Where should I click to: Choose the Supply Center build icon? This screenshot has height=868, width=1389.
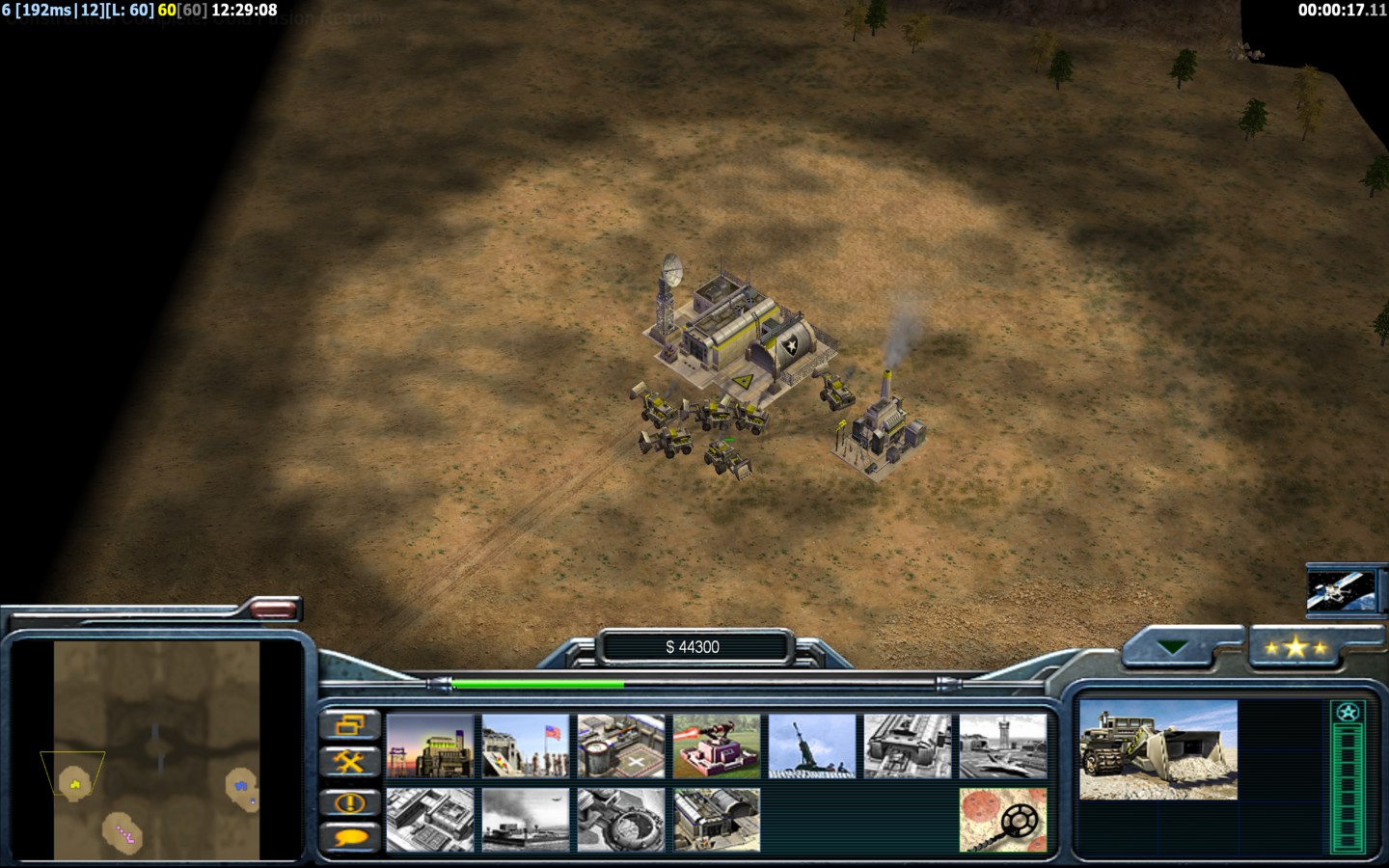621,746
